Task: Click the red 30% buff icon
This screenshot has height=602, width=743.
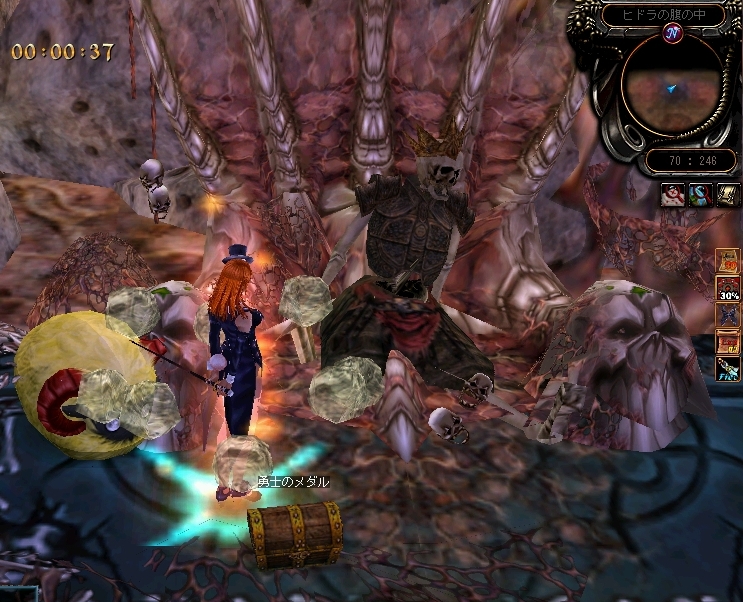Action: (x=727, y=290)
